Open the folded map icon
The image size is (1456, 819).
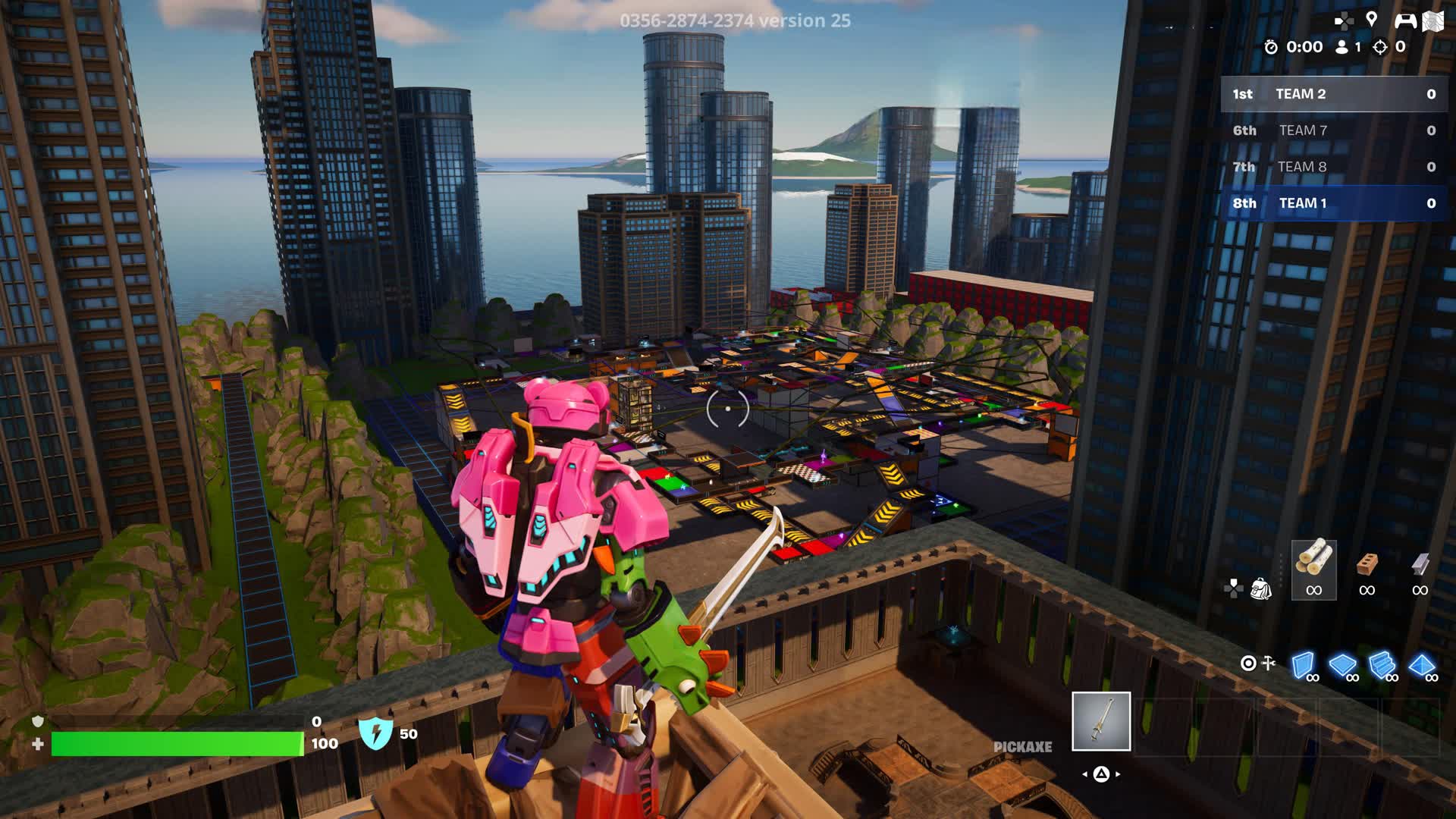tap(1432, 21)
